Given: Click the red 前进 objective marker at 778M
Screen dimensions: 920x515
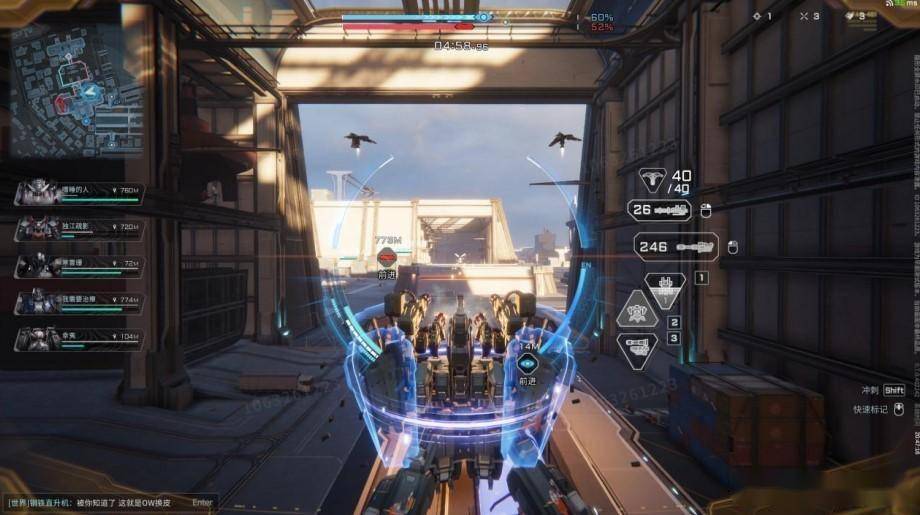Looking at the screenshot, I should (387, 259).
